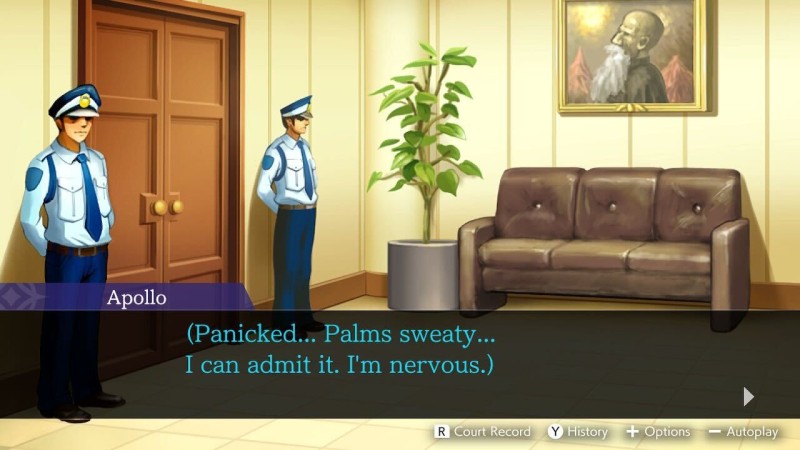Show the dialogue History log

click(x=577, y=432)
